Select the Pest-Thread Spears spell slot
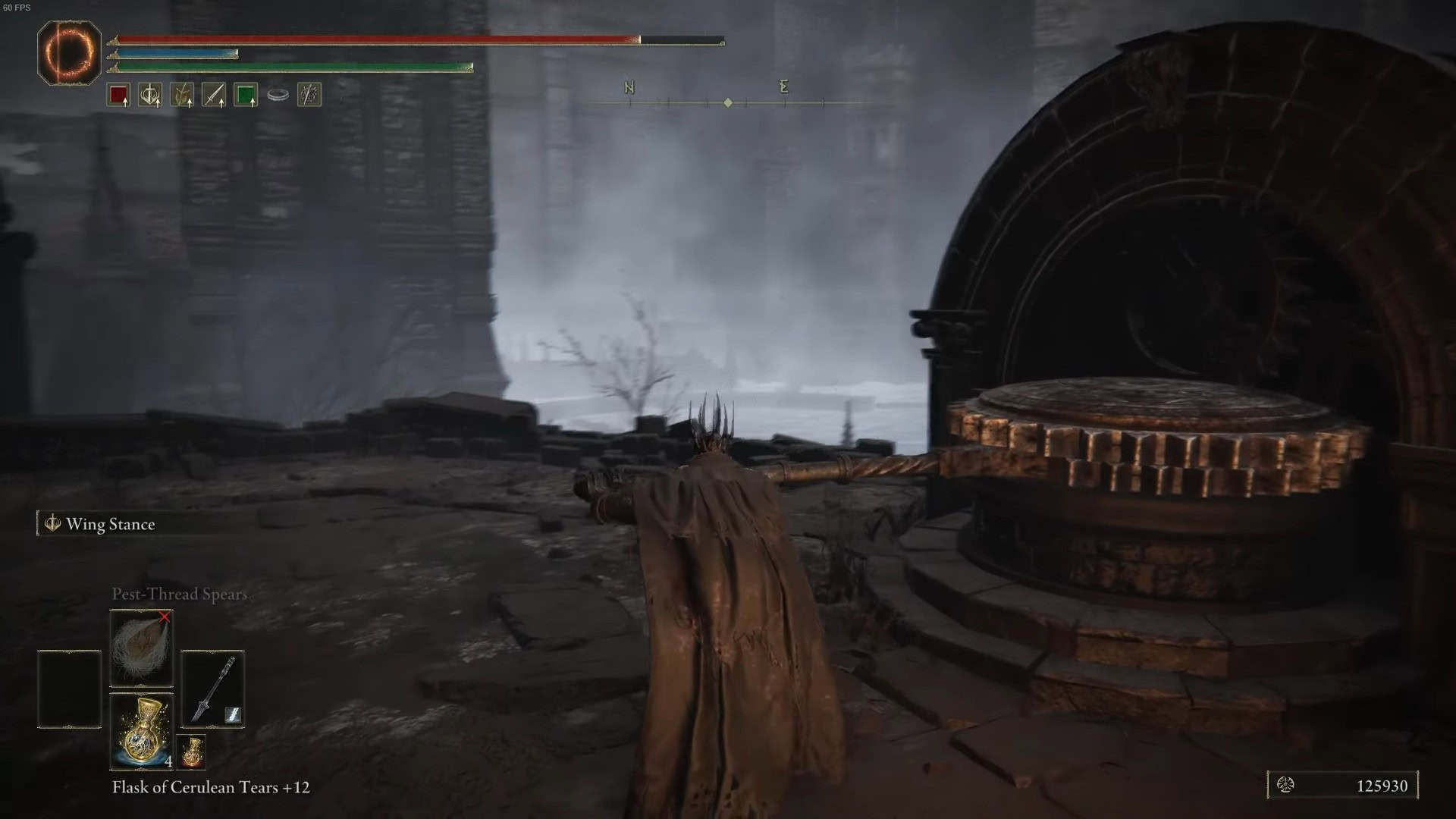1456x819 pixels. (142, 648)
